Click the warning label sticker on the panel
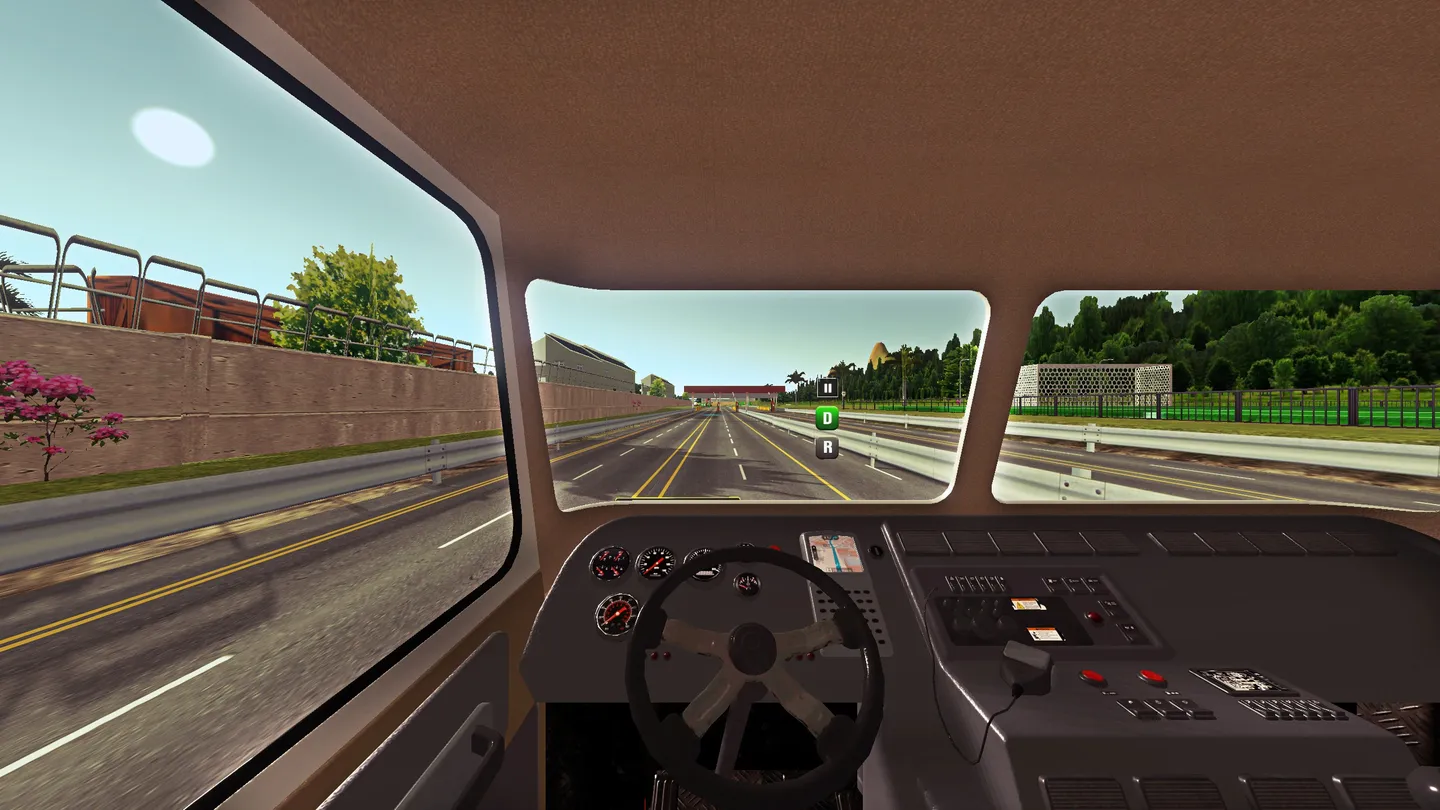 1028,604
